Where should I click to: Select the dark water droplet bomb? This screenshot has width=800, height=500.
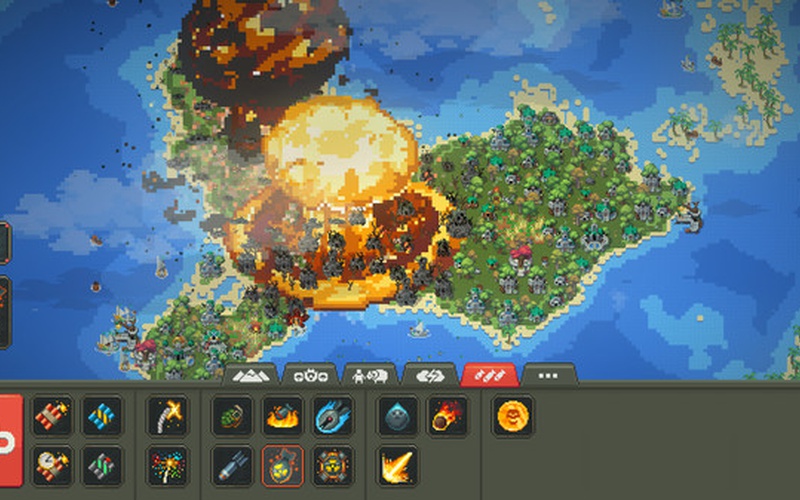[x=397, y=415]
